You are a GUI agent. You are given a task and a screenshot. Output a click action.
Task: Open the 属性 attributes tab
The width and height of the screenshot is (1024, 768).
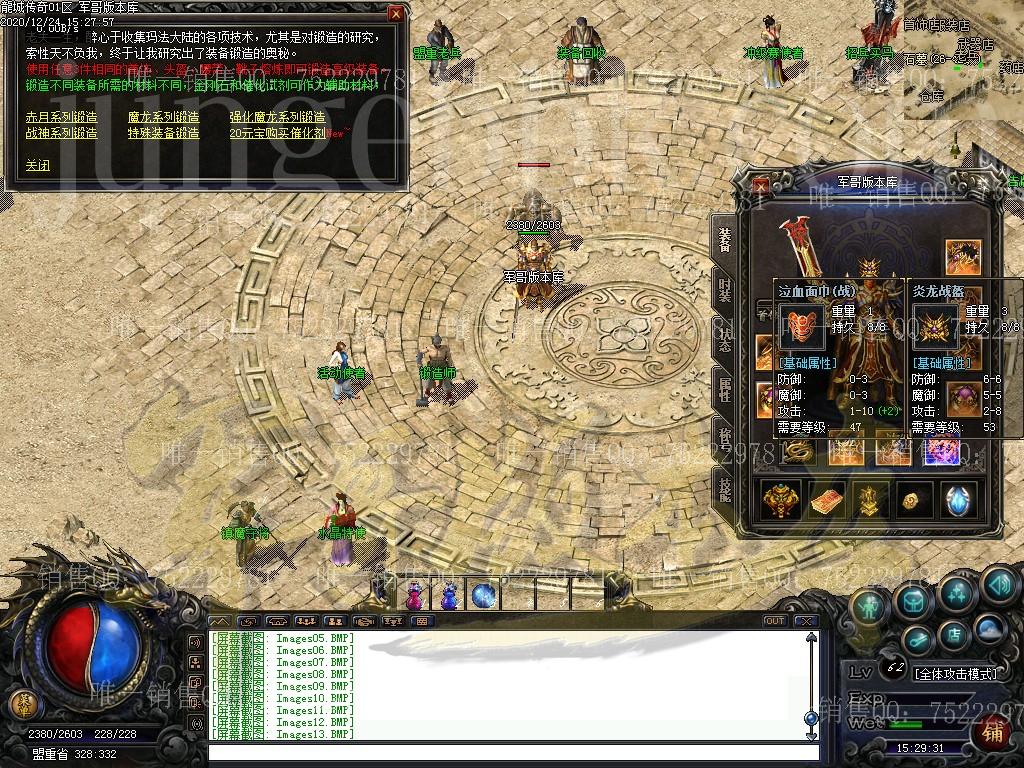click(724, 387)
